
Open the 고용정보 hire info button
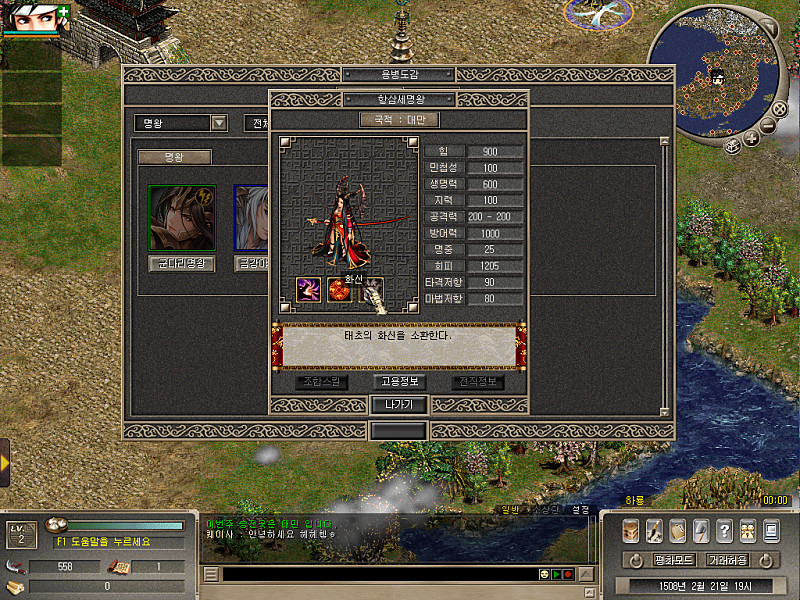399,381
